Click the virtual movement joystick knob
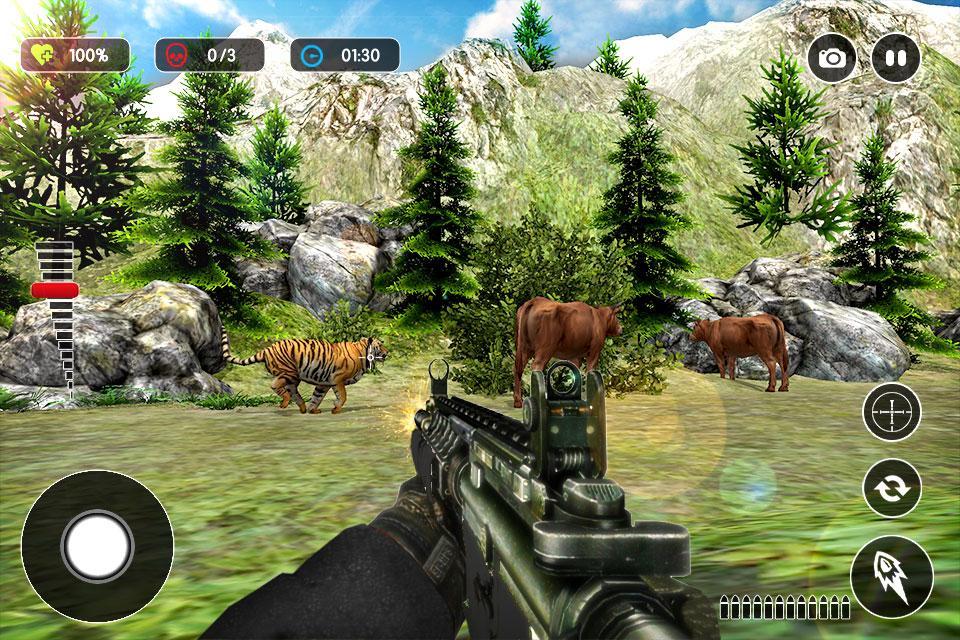The height and width of the screenshot is (640, 960). [97, 546]
